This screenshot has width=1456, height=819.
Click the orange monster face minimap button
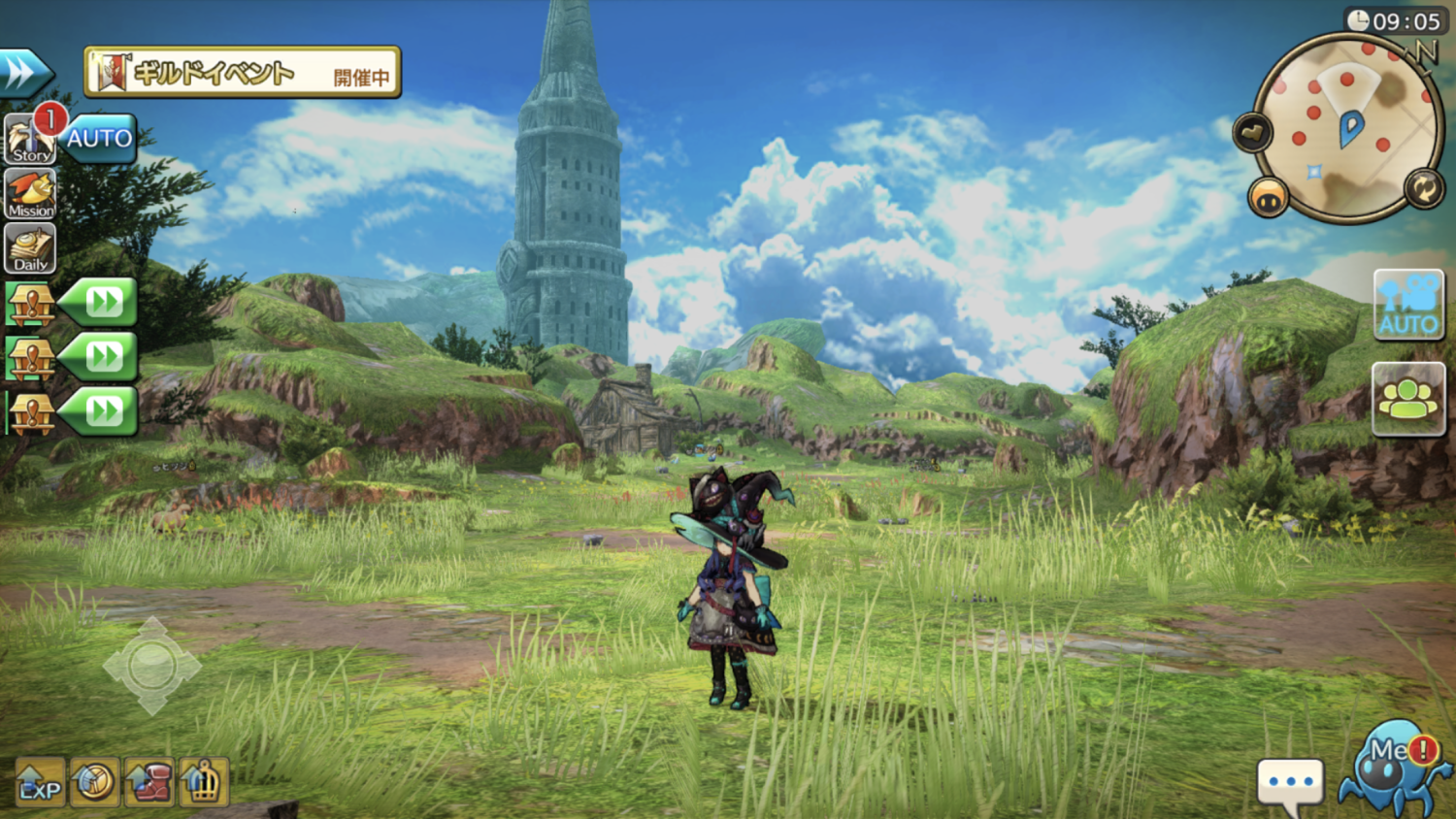pos(1268,198)
